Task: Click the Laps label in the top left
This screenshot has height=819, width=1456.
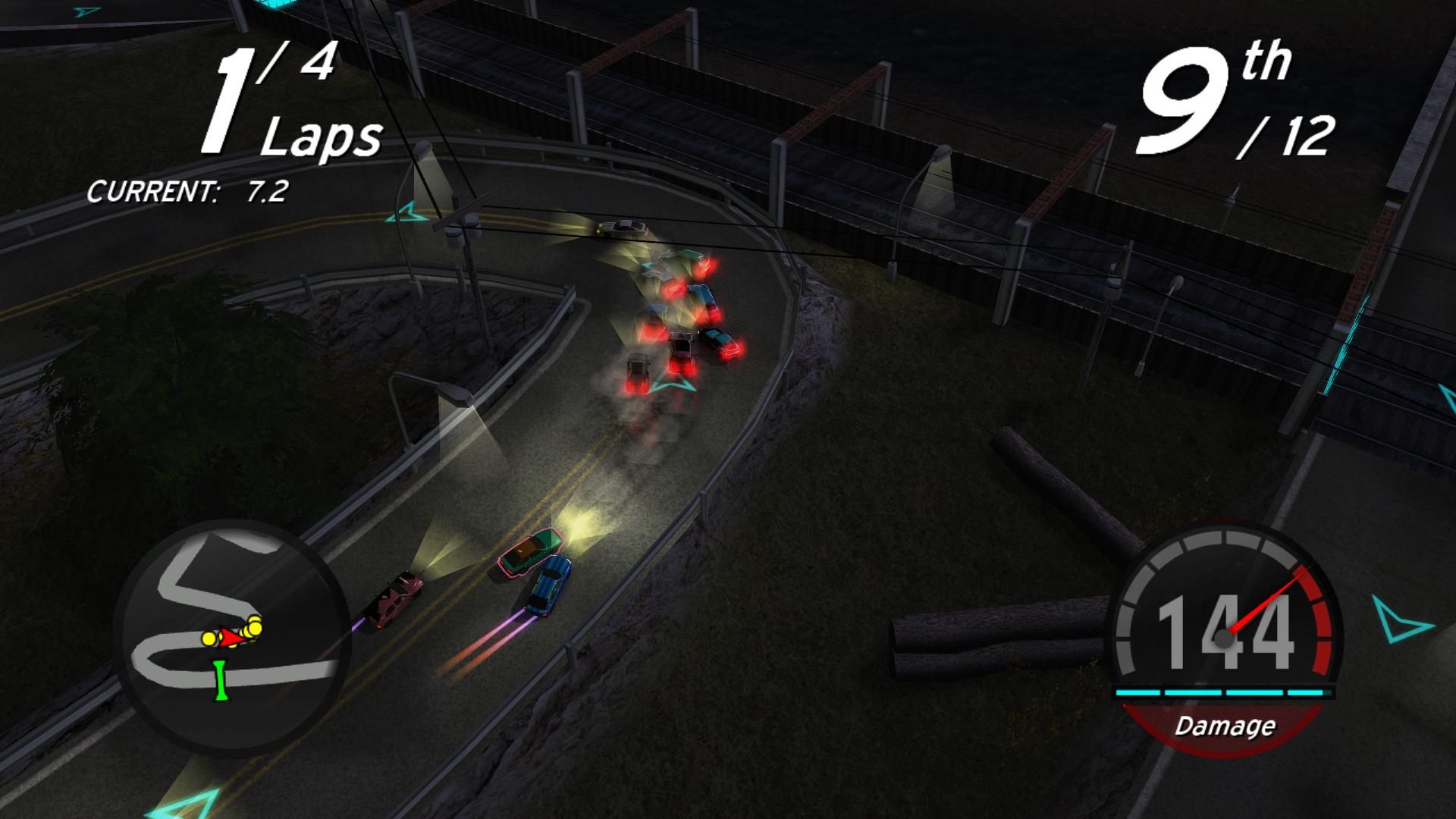Action: click(x=322, y=136)
